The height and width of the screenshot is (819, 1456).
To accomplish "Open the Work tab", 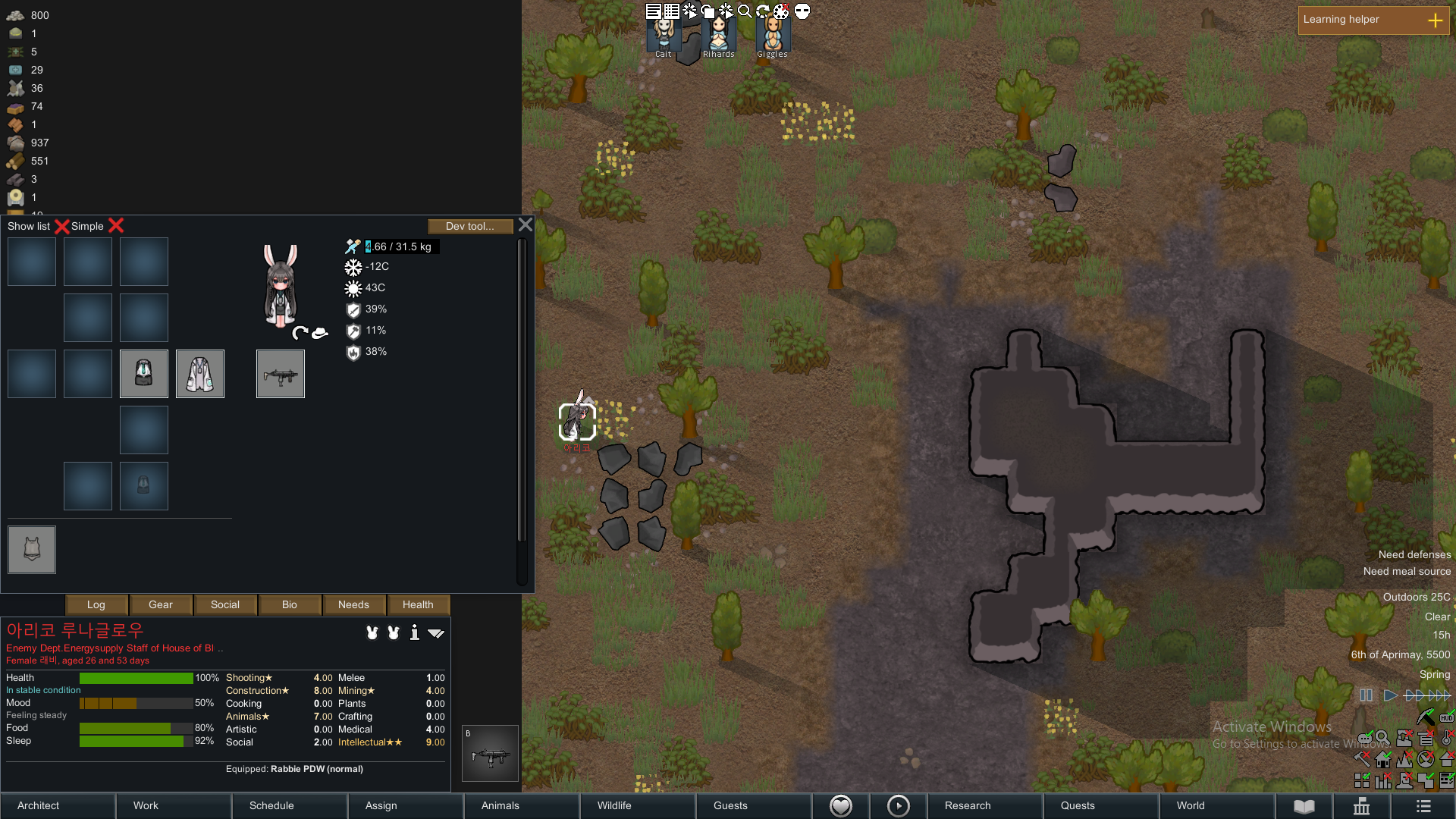I will pos(146,805).
